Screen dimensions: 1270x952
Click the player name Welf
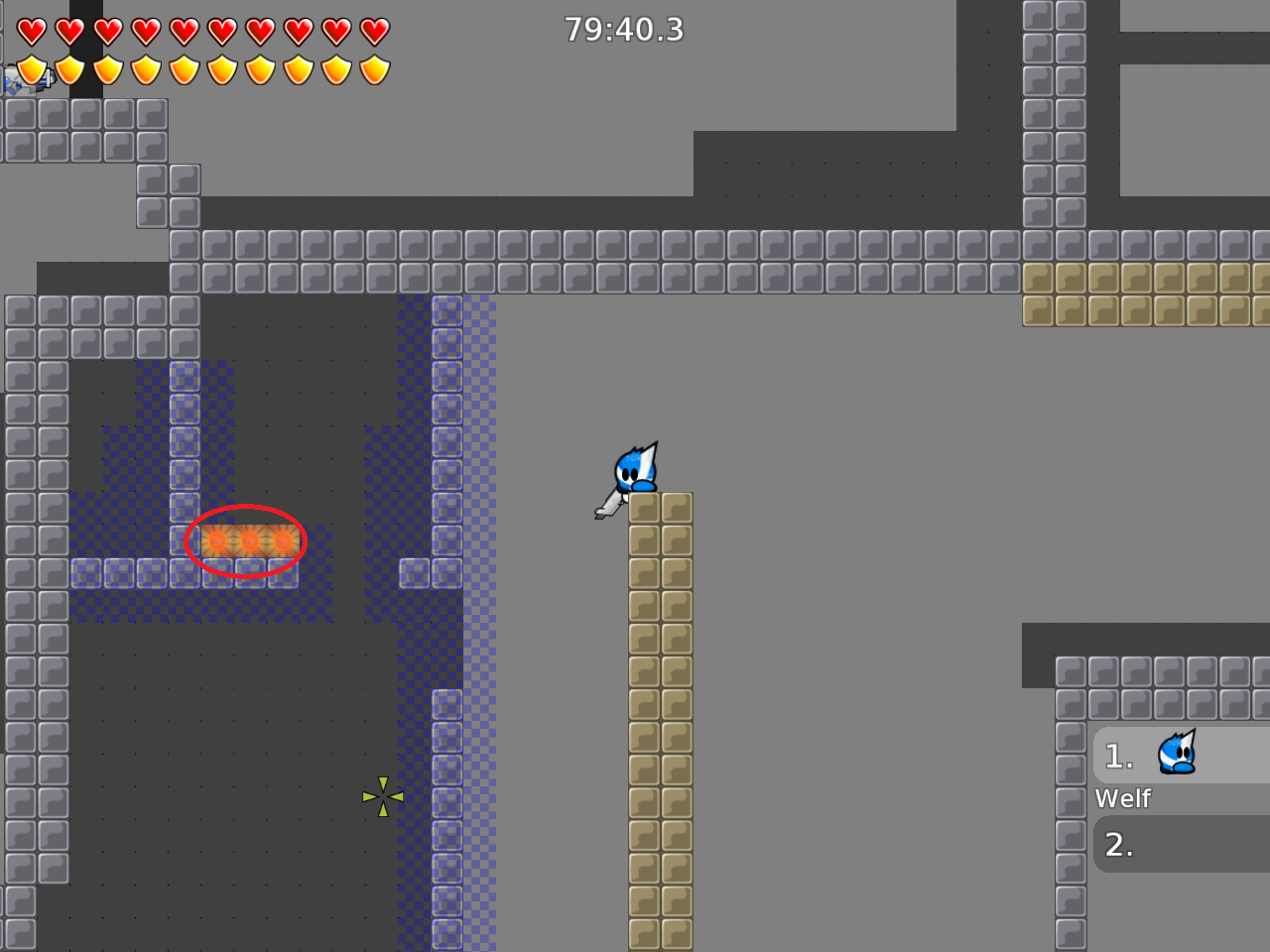[x=1123, y=798]
